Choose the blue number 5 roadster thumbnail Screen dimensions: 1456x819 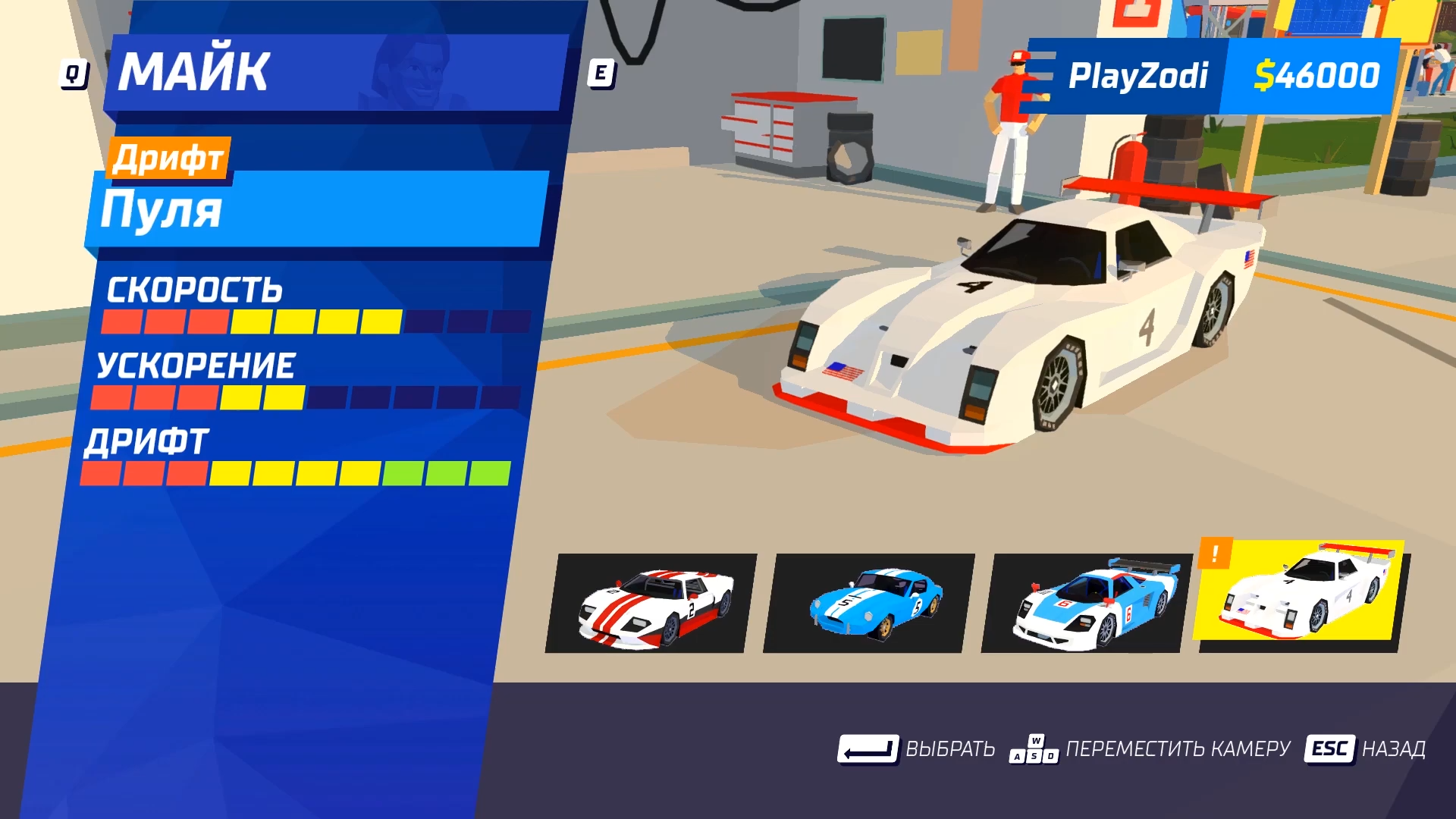(869, 604)
